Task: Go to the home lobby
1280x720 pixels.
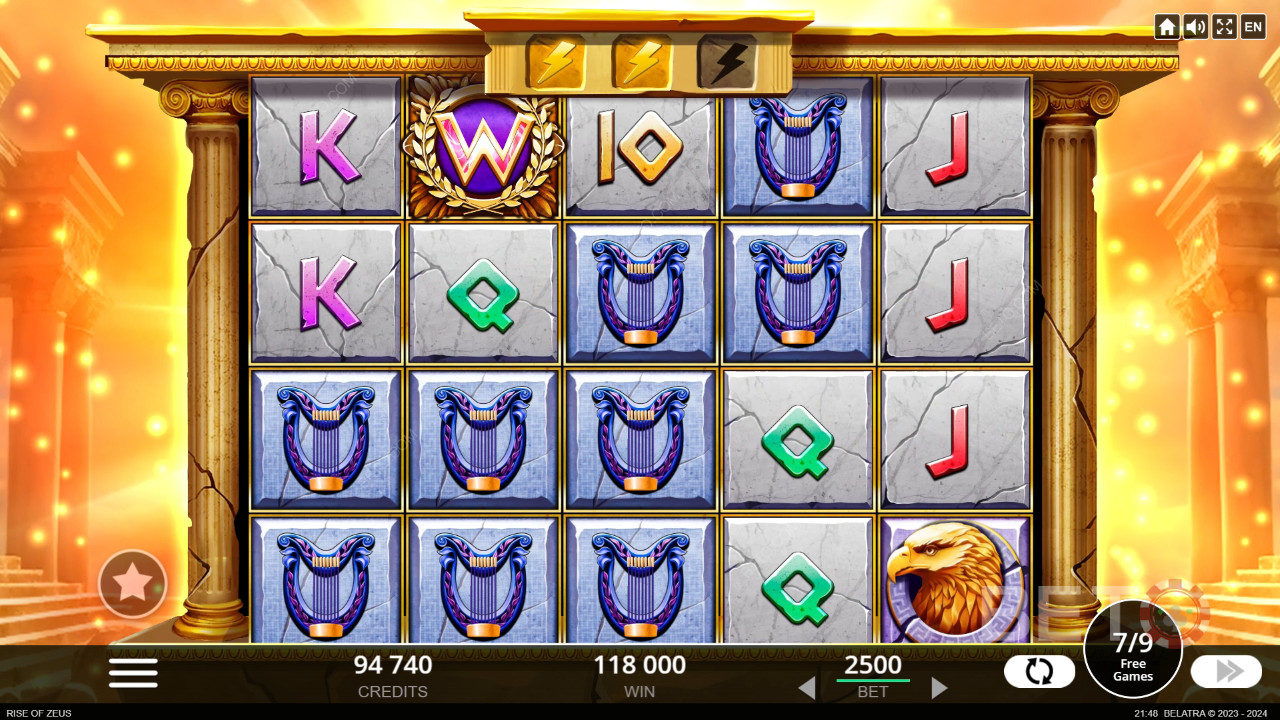Action: (x=1166, y=27)
